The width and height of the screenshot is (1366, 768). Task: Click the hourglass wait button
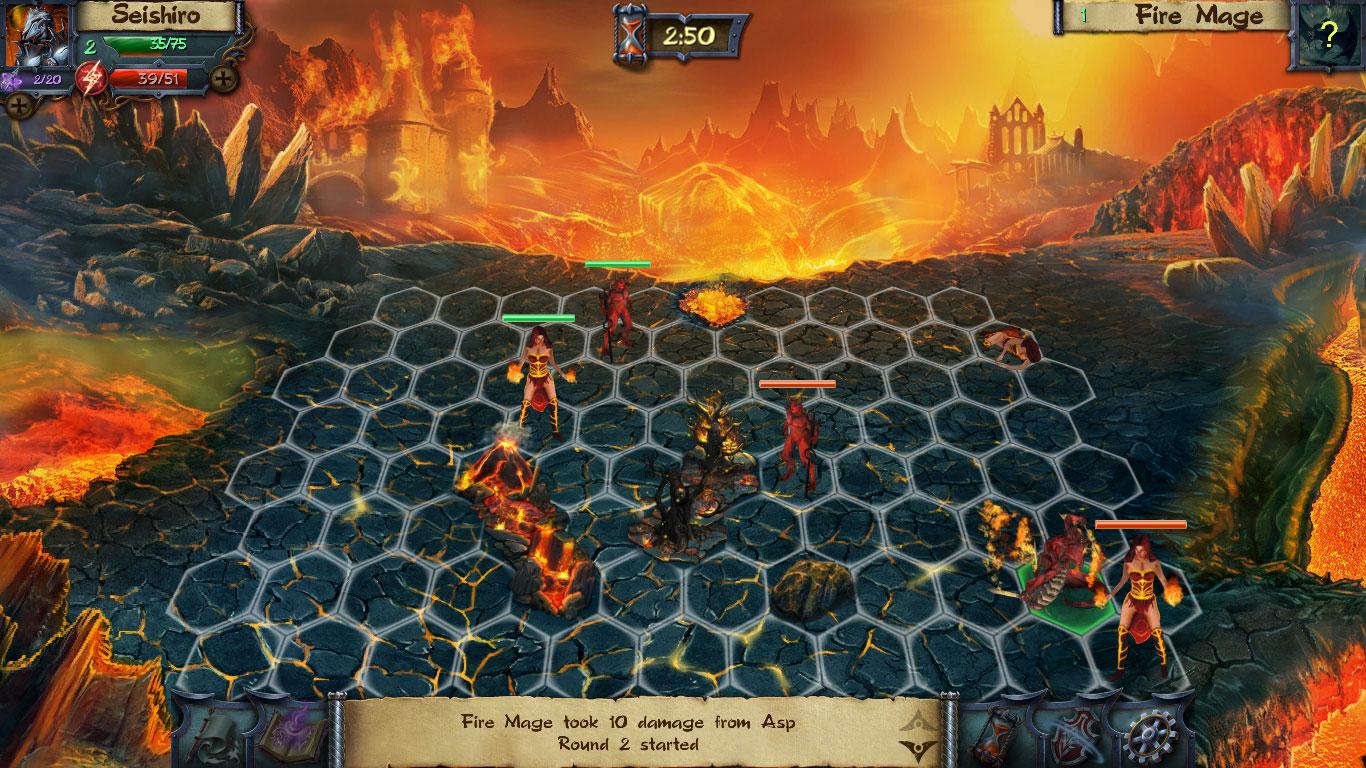(x=996, y=733)
